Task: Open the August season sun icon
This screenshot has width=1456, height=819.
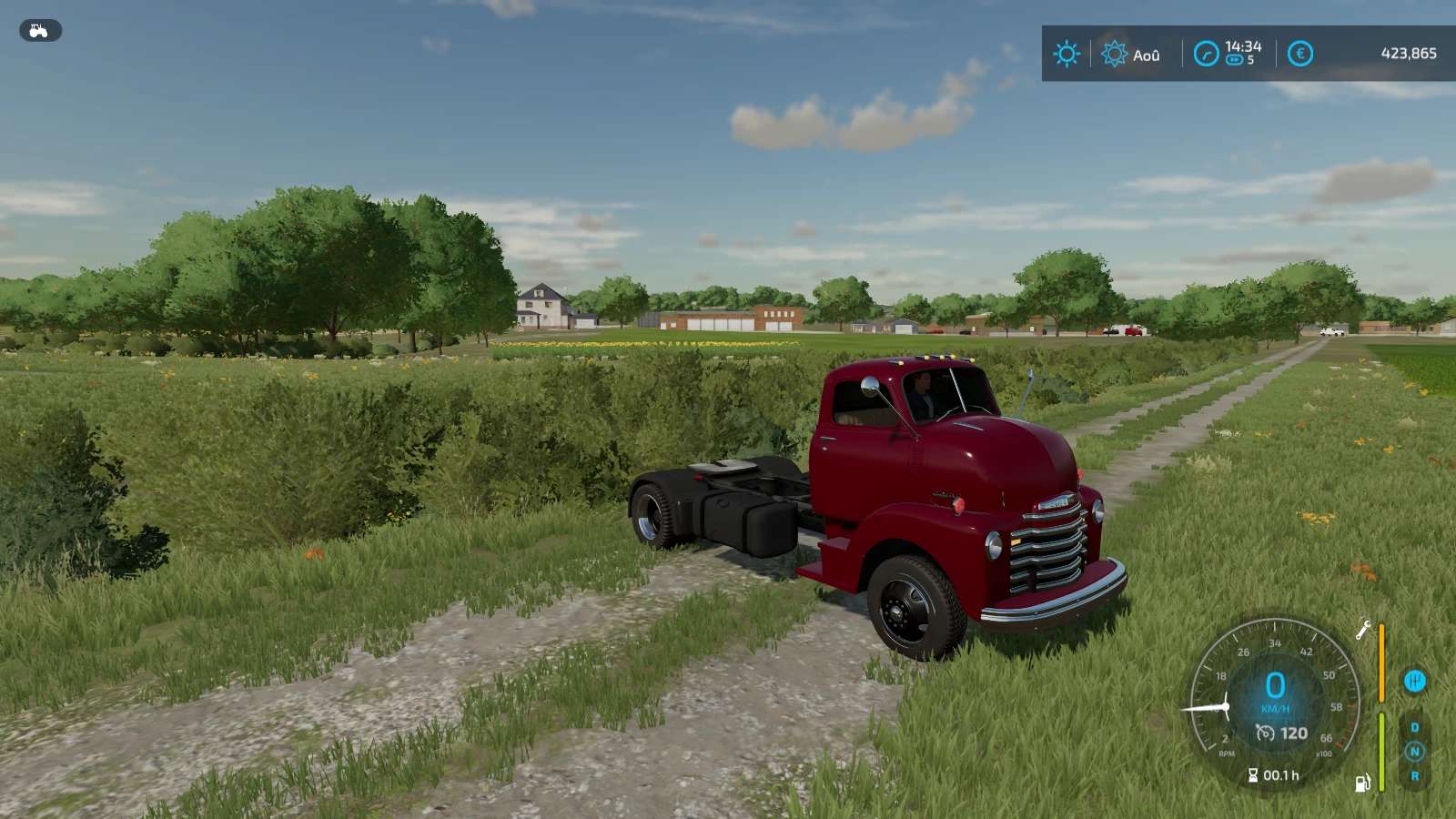Action: 1114,54
